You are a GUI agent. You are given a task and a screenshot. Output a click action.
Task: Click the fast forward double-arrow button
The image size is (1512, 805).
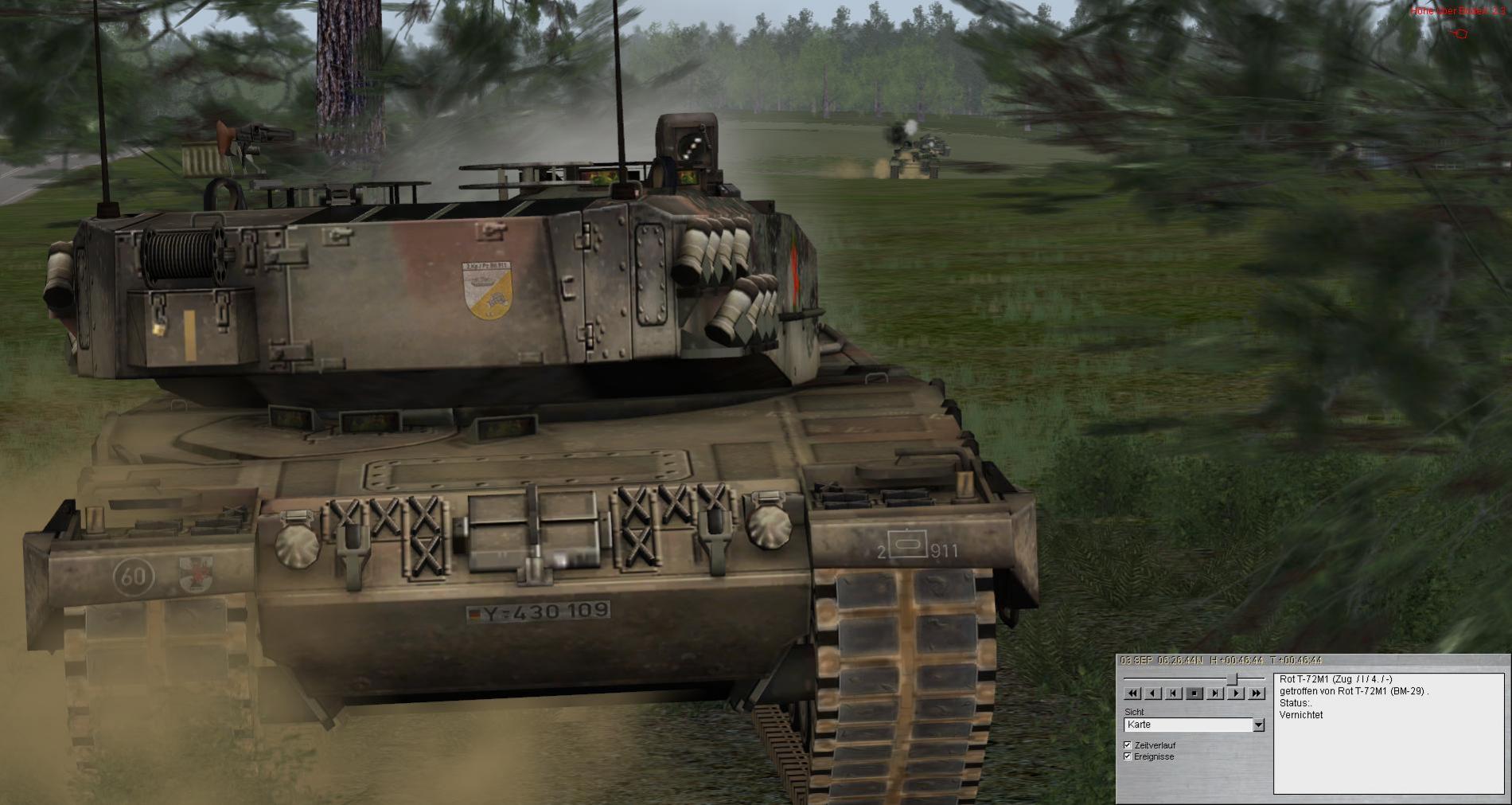[1257, 694]
